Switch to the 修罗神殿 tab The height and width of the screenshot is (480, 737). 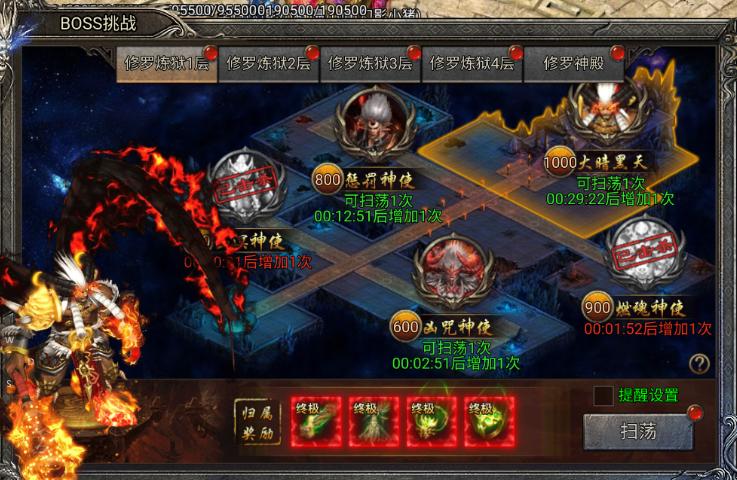pos(574,63)
